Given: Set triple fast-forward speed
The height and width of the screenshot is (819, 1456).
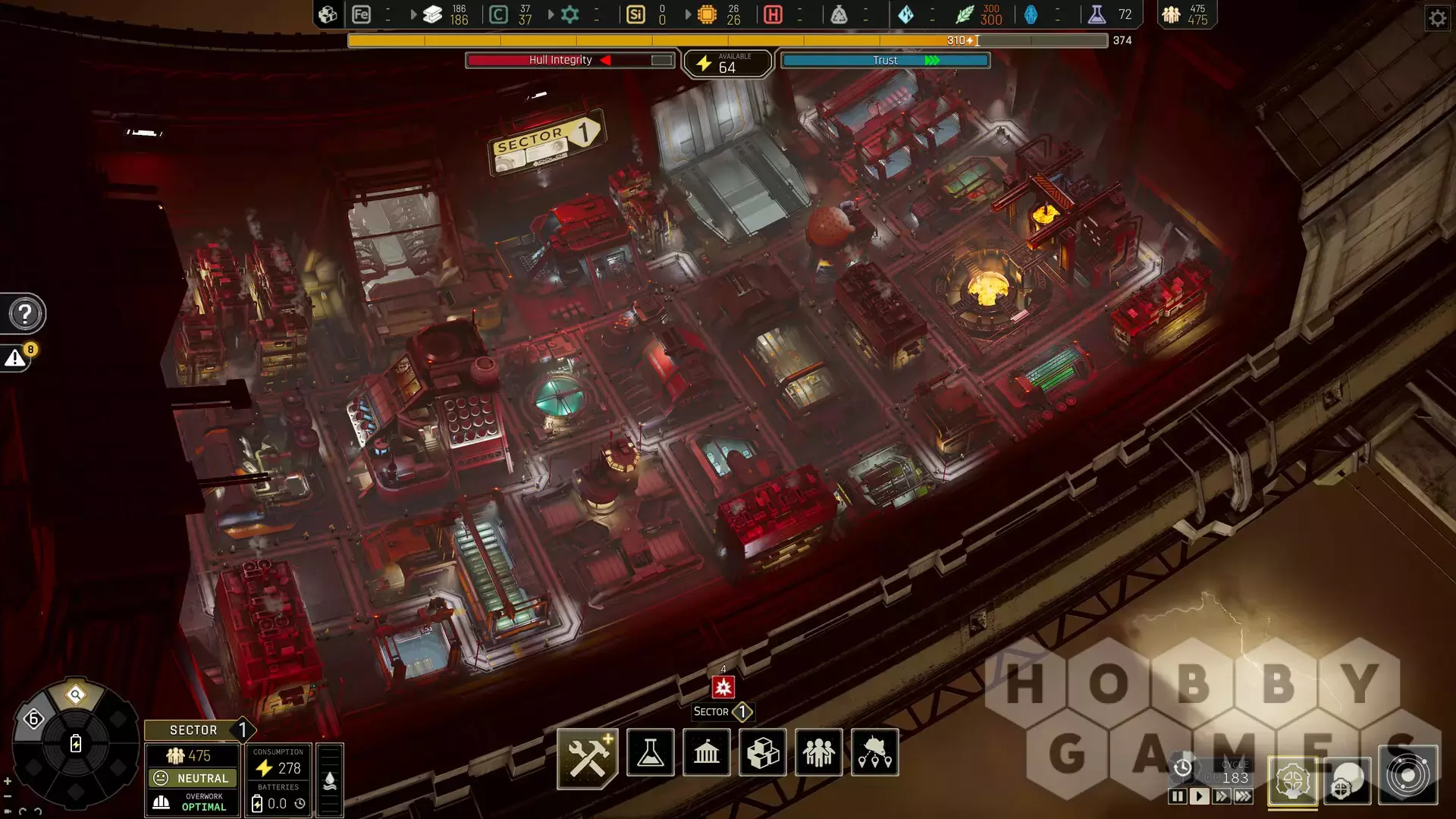Looking at the screenshot, I should click(1244, 796).
